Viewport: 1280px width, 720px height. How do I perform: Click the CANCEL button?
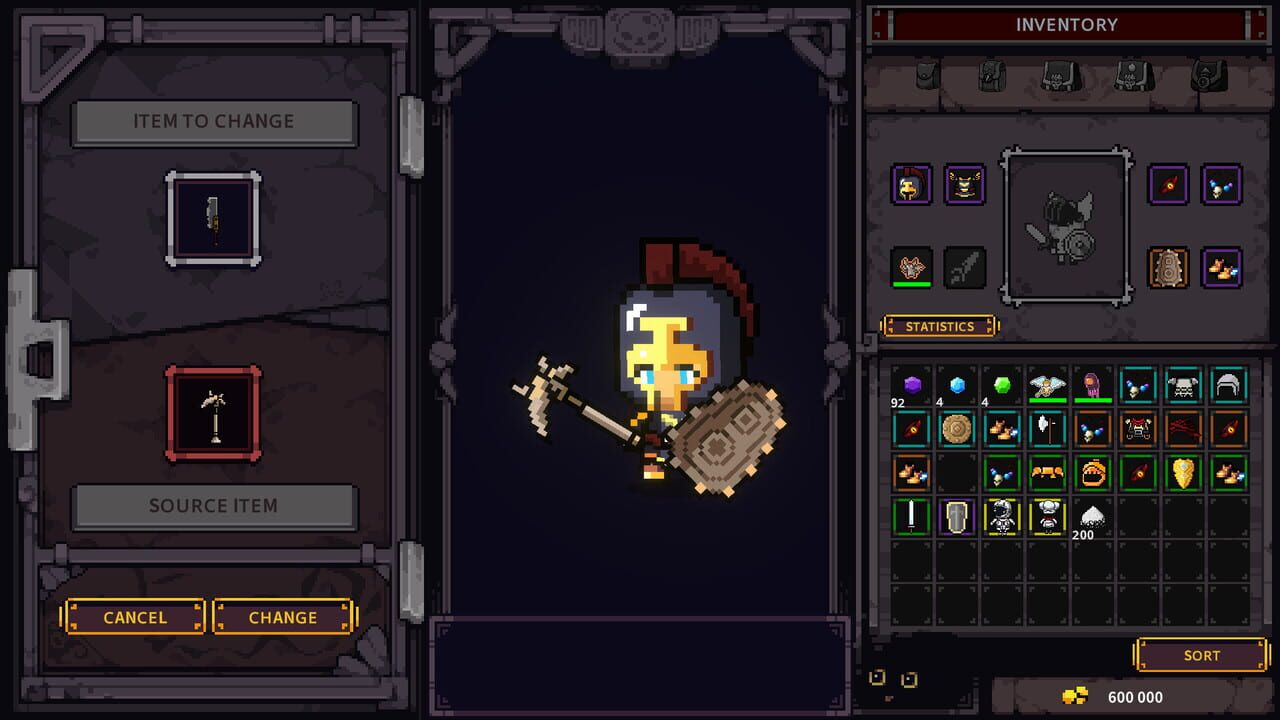pyautogui.click(x=133, y=617)
